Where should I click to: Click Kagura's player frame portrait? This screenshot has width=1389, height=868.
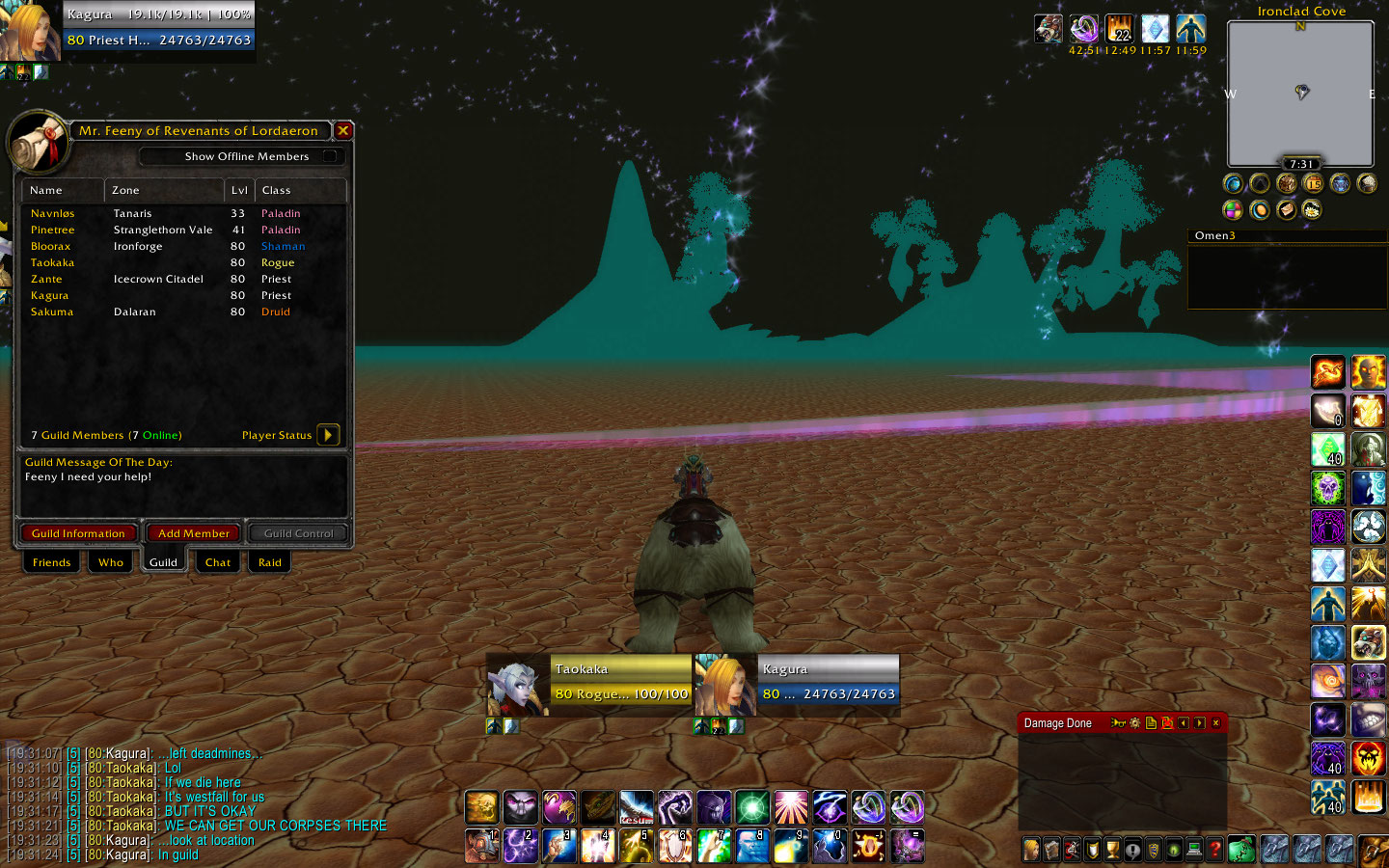[x=29, y=31]
